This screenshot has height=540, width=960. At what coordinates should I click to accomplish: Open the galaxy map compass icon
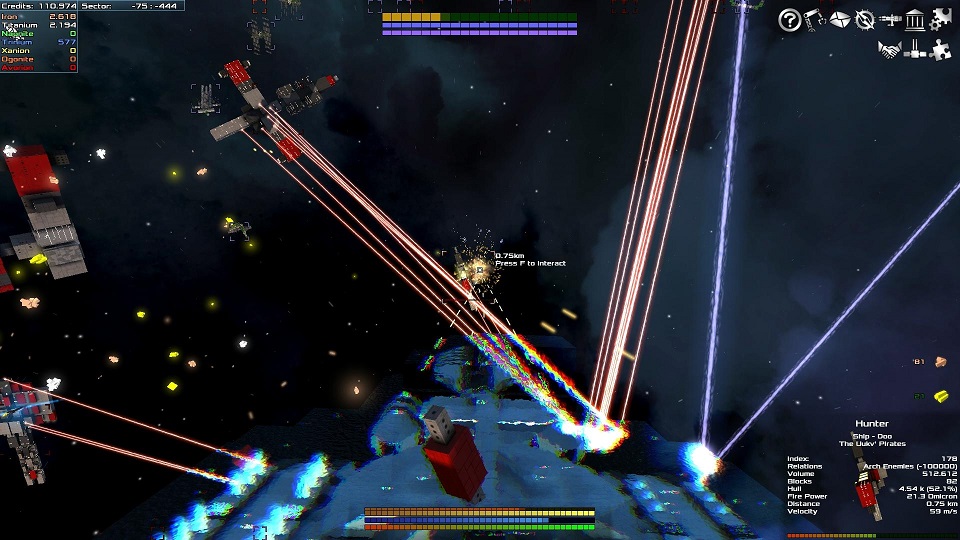(x=864, y=19)
